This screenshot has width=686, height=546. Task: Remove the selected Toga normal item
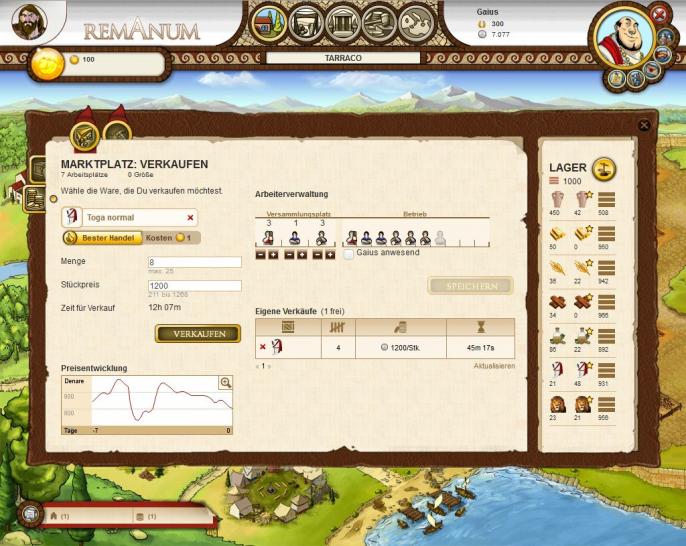[x=190, y=217]
